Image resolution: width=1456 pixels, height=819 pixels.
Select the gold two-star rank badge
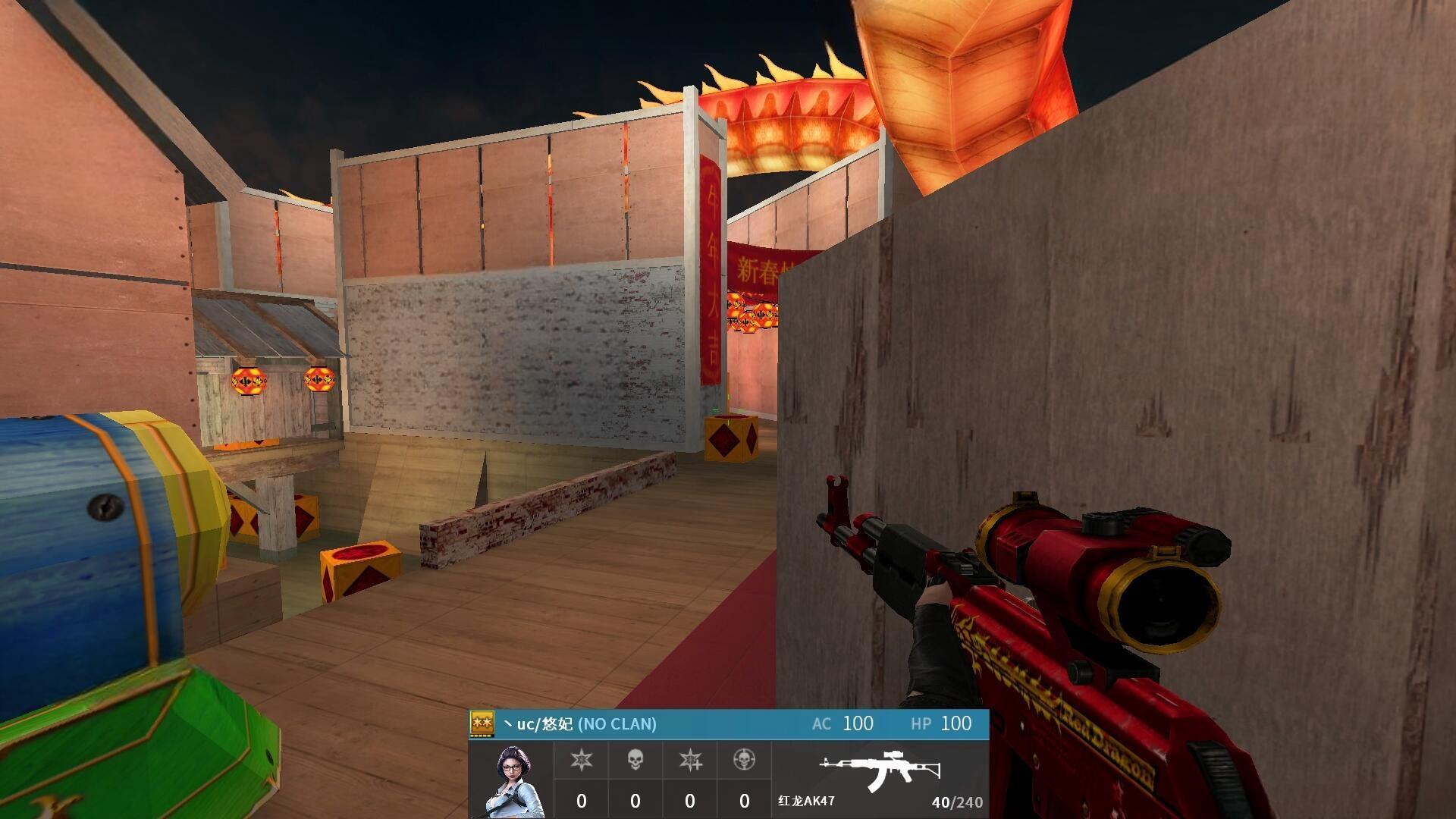click(x=482, y=723)
